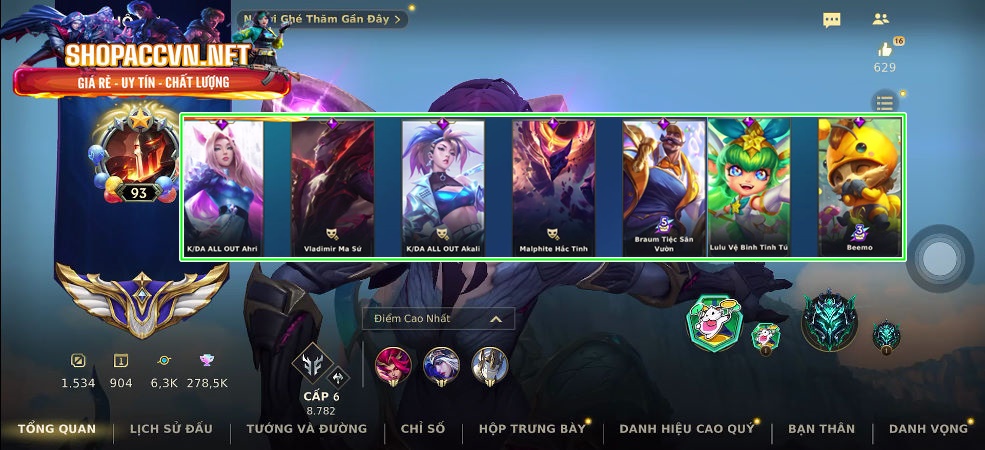The height and width of the screenshot is (450, 985).
Task: Expand the Điểm Cao Nhất dropdown
Action: pos(439,319)
